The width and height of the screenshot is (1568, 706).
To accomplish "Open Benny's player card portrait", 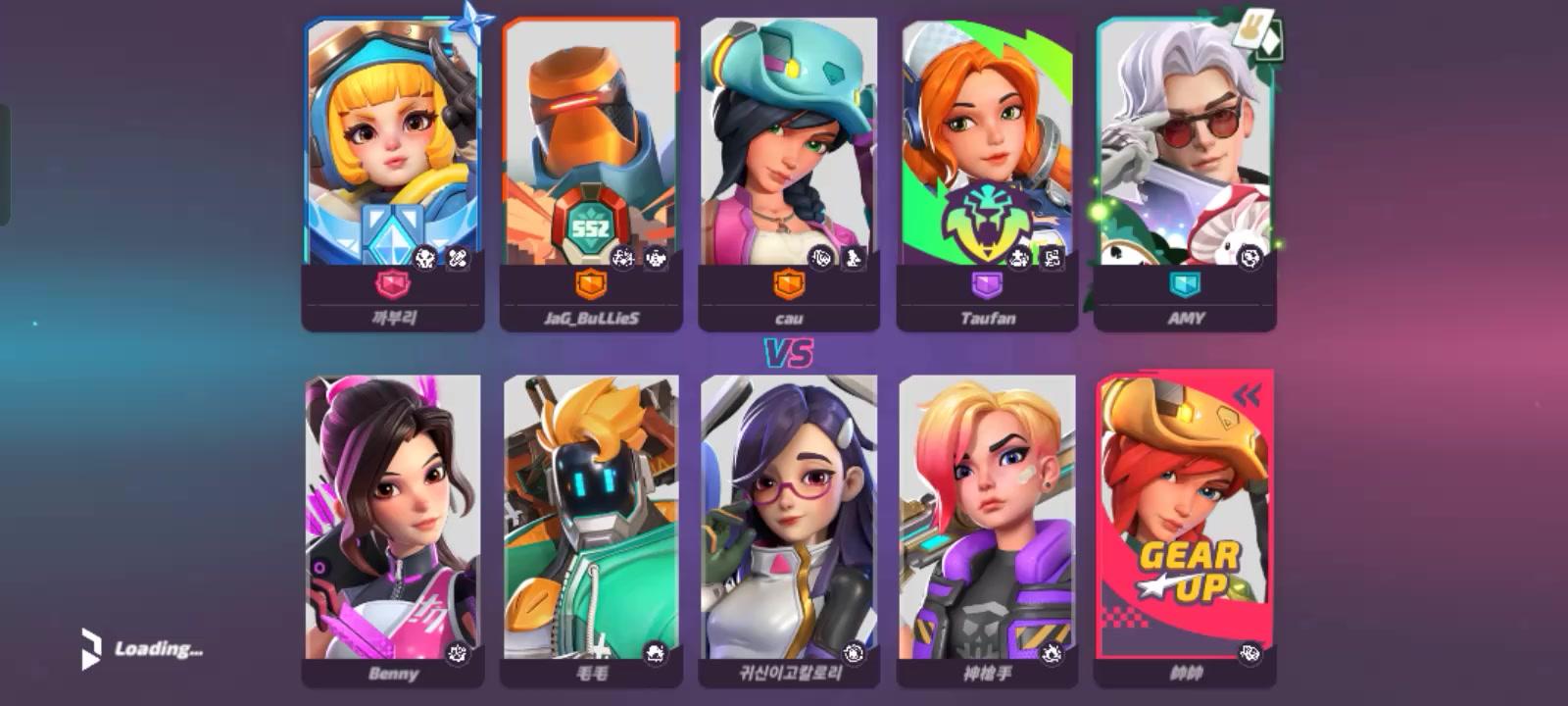I will [392, 510].
